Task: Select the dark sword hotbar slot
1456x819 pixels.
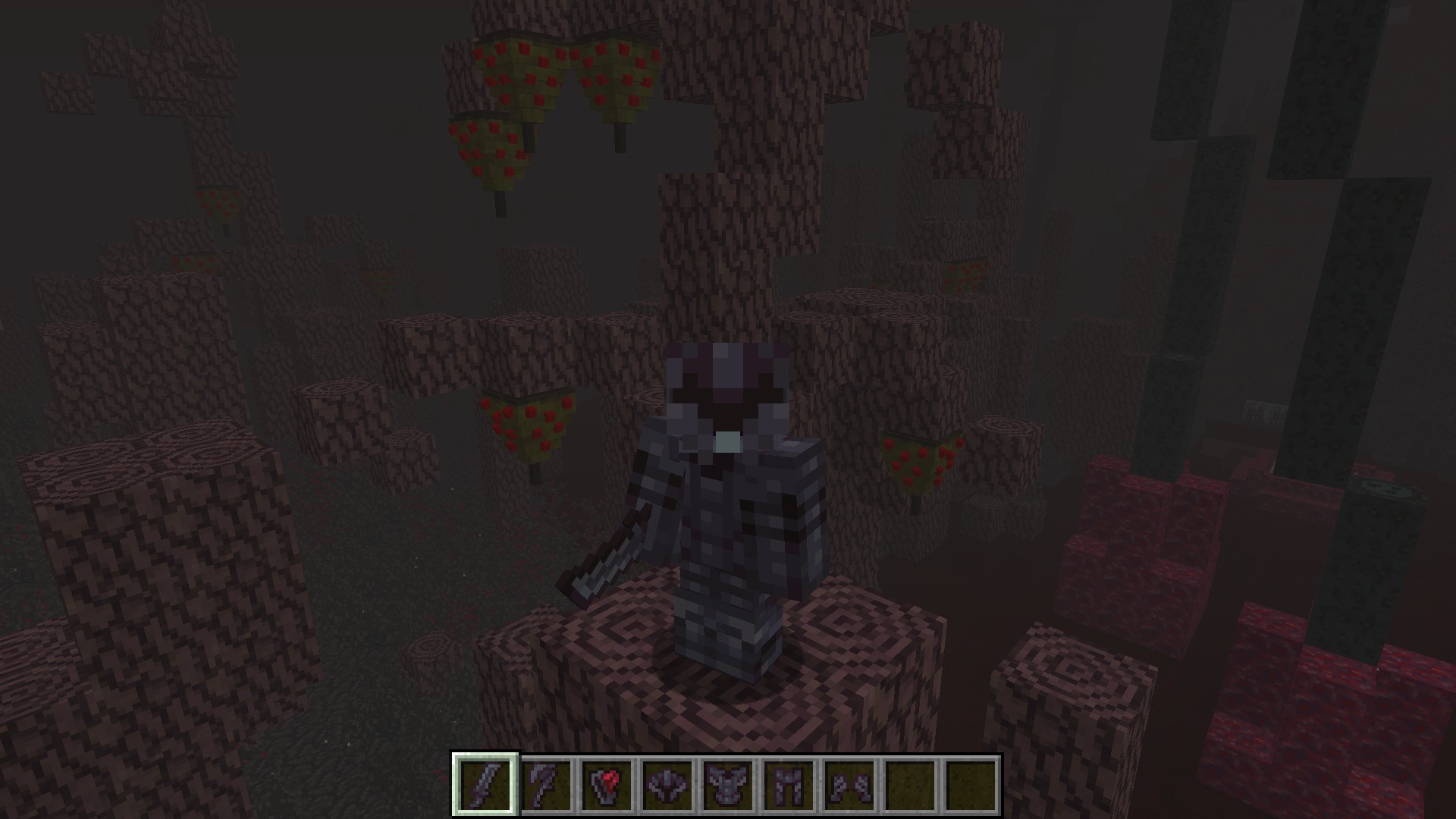Action: click(485, 784)
